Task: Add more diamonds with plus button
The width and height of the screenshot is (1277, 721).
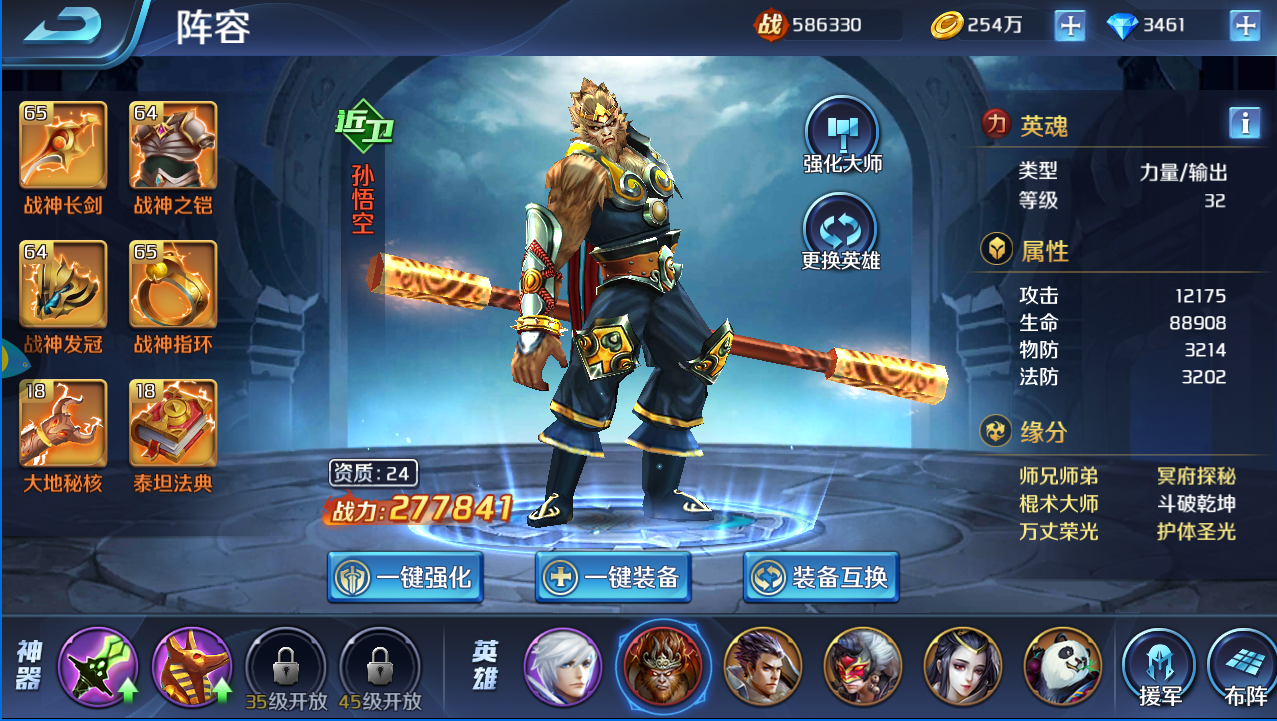Action: (x=1244, y=25)
